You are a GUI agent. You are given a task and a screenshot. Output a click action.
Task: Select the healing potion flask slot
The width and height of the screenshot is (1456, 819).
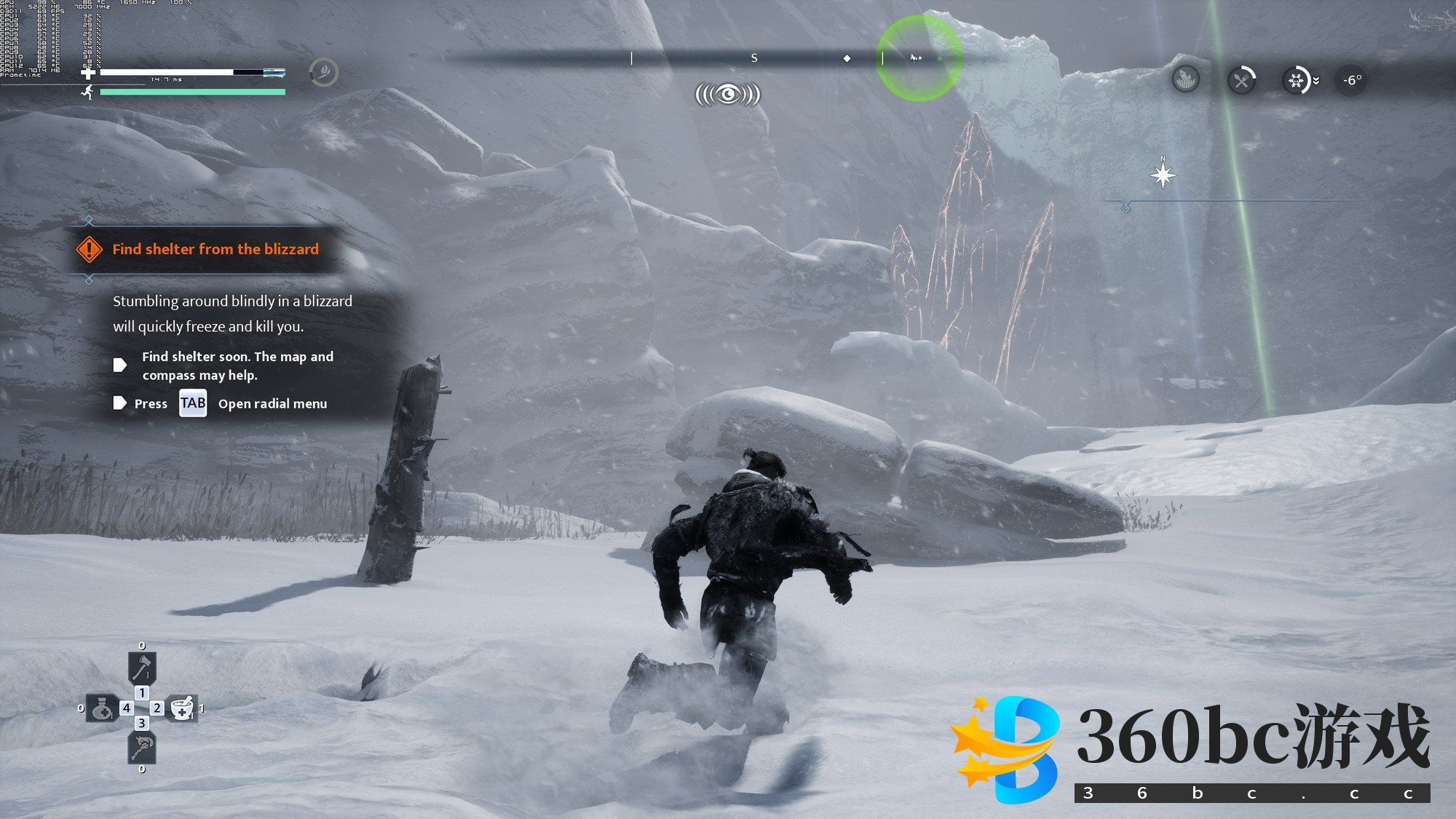point(102,708)
